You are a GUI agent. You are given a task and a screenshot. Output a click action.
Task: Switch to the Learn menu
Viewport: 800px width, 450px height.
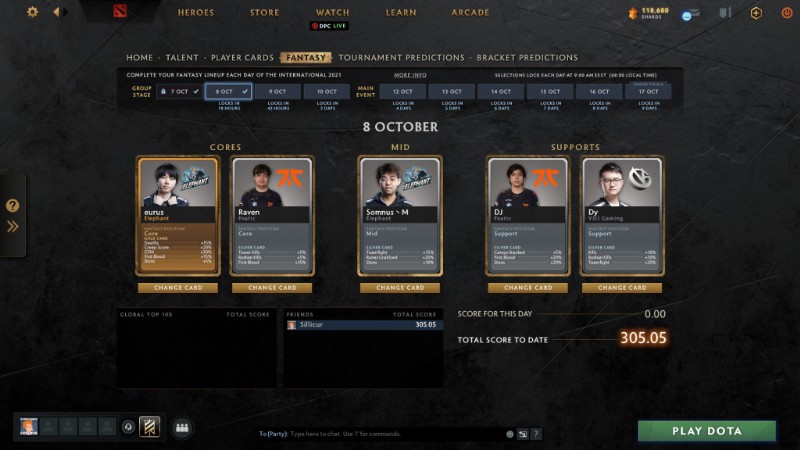click(401, 13)
